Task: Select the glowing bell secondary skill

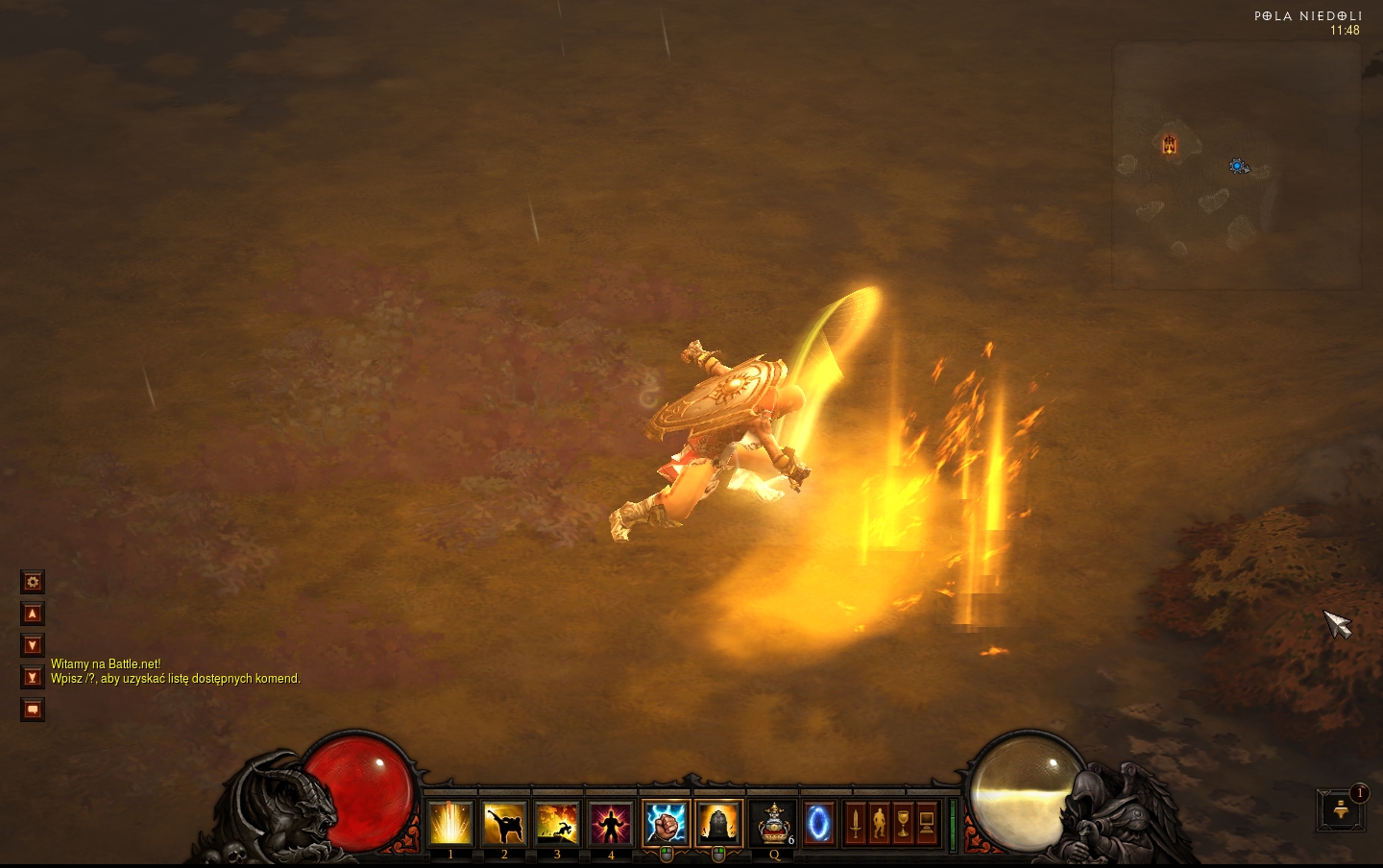Action: (718, 824)
